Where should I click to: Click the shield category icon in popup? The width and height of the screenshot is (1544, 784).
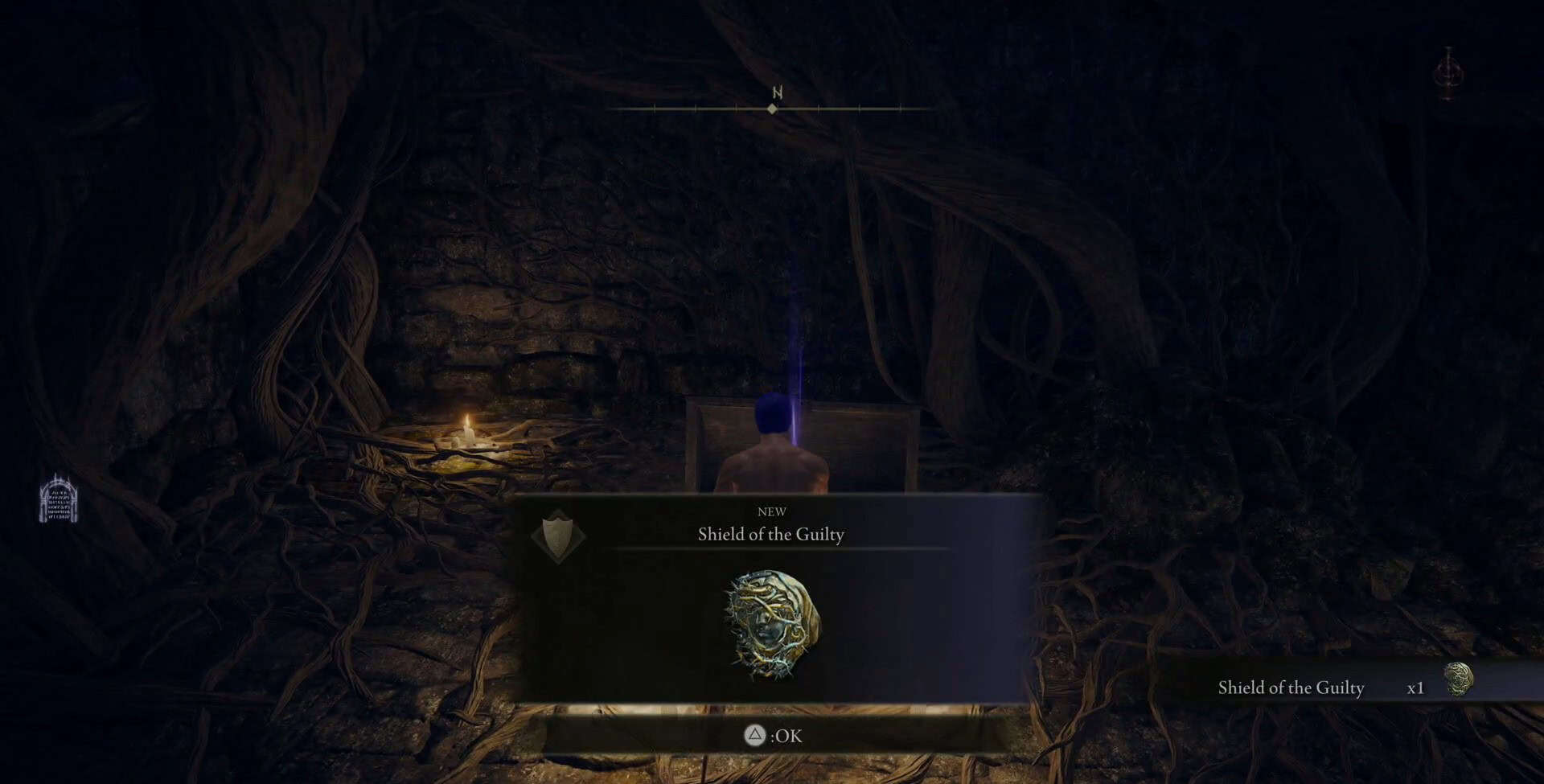pyautogui.click(x=558, y=536)
